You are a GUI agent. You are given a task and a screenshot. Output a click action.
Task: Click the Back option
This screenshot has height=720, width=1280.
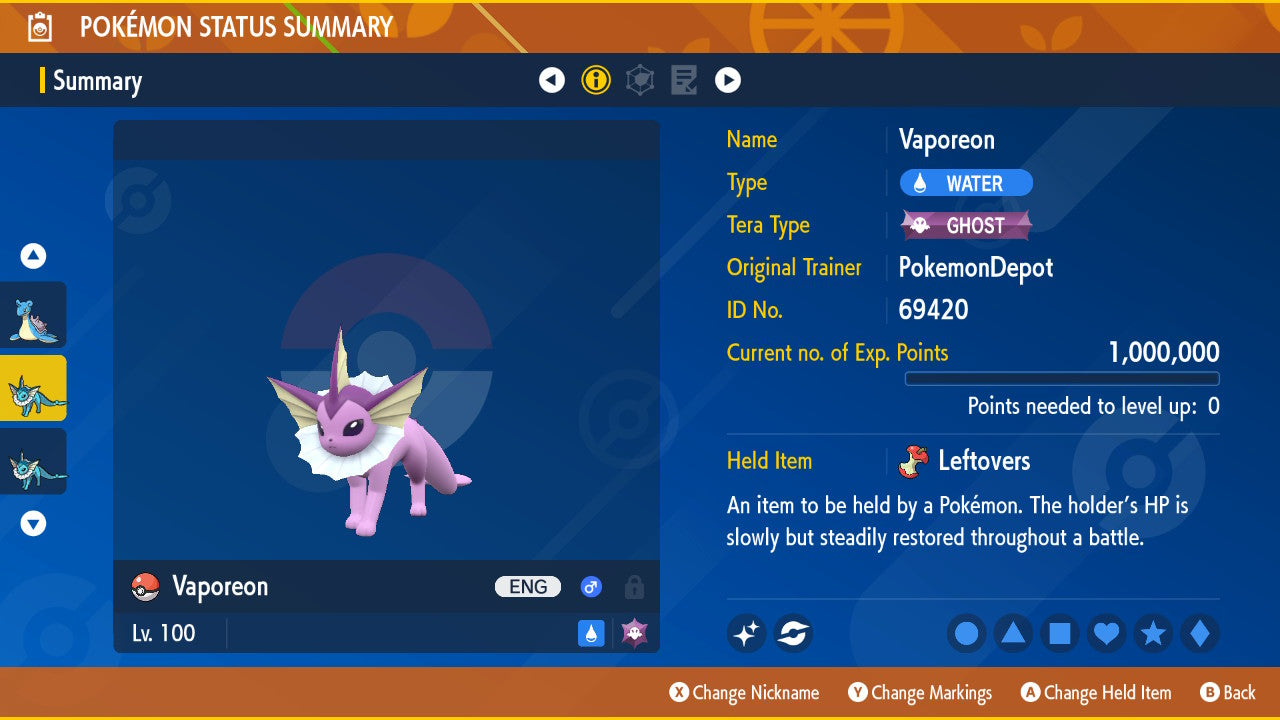click(x=1228, y=692)
